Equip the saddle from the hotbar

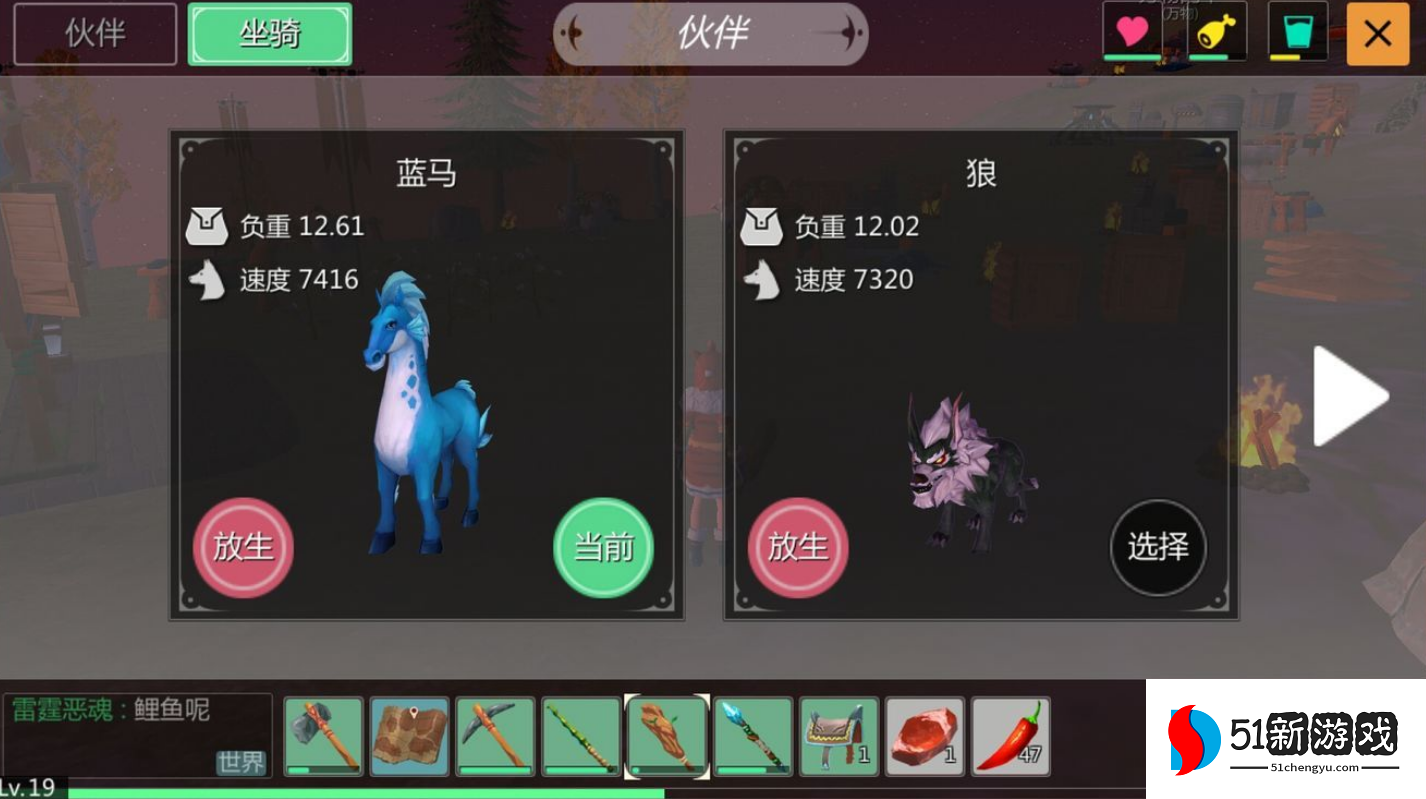840,737
